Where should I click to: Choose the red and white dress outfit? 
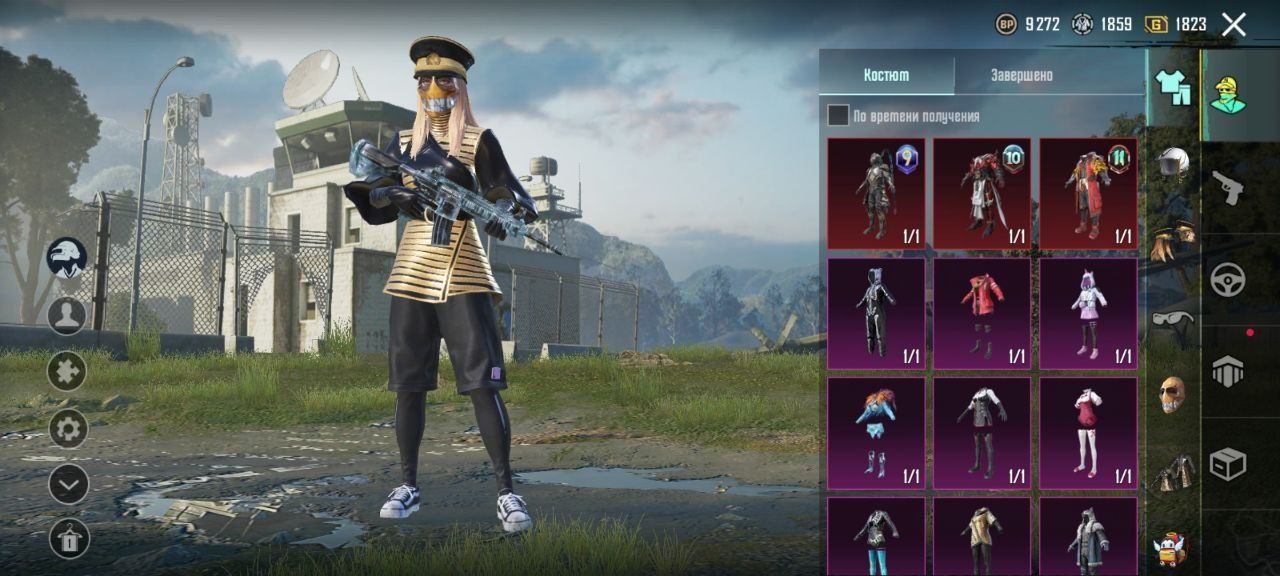(1088, 433)
